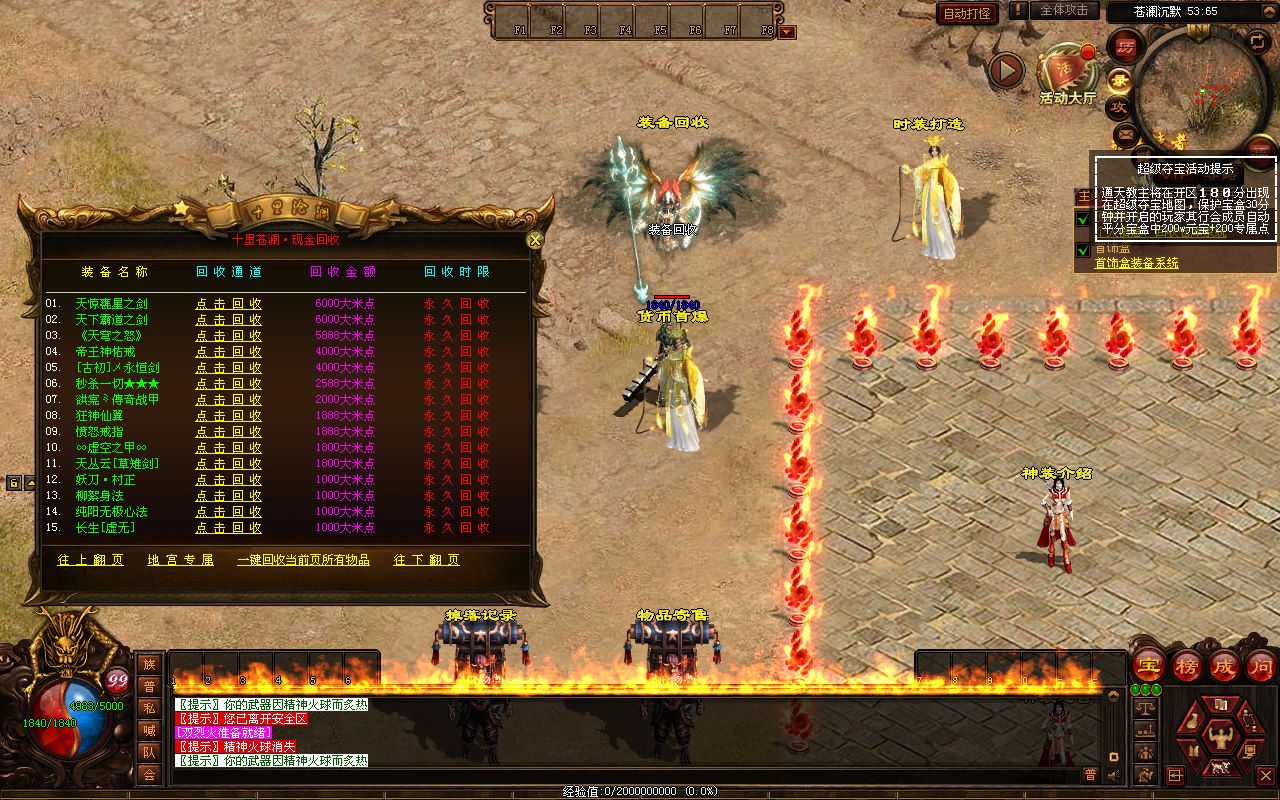Click the red X button in the bottom menu

pos(1265,775)
